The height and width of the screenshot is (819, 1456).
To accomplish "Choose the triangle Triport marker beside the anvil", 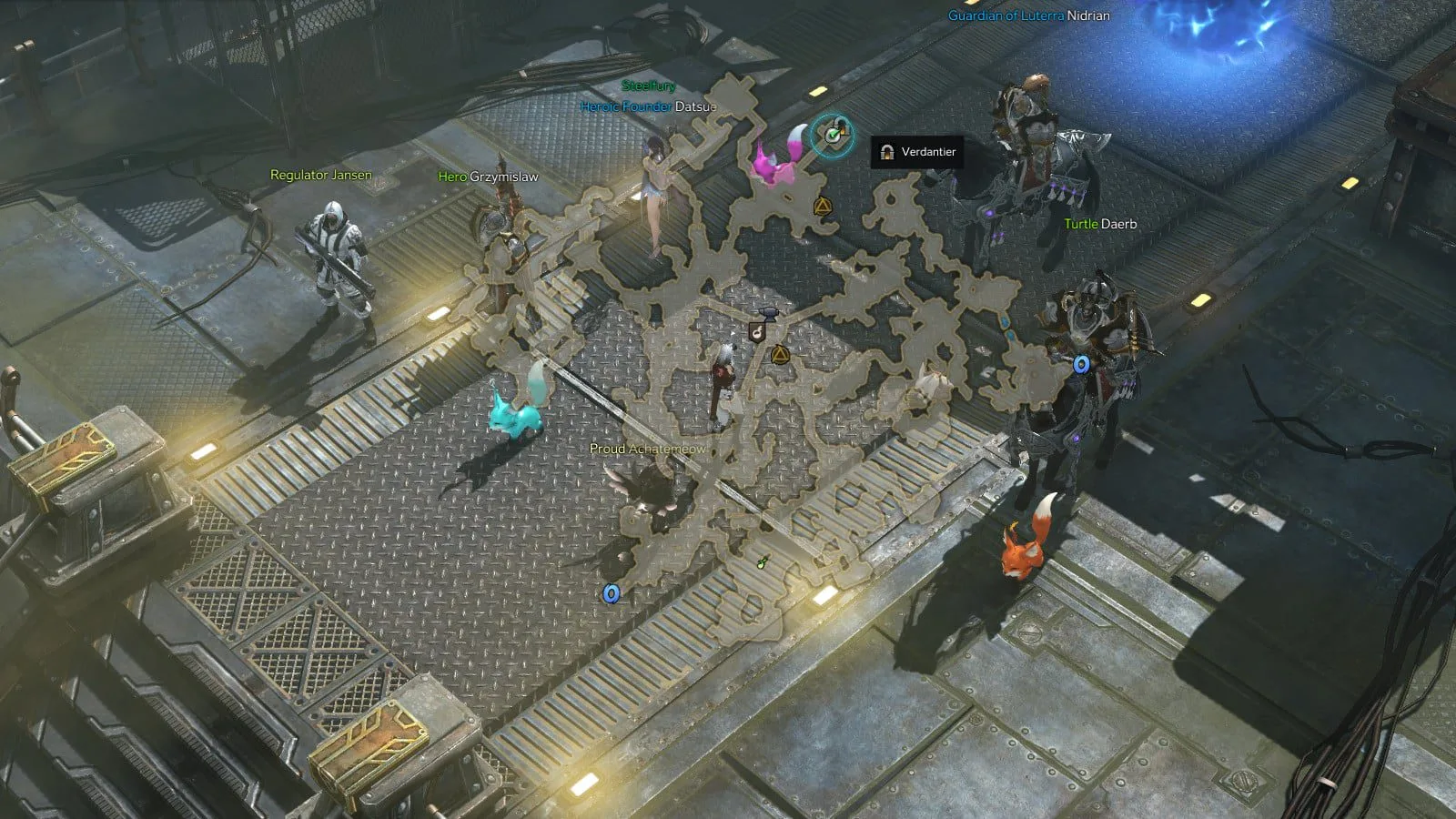I will (x=779, y=354).
